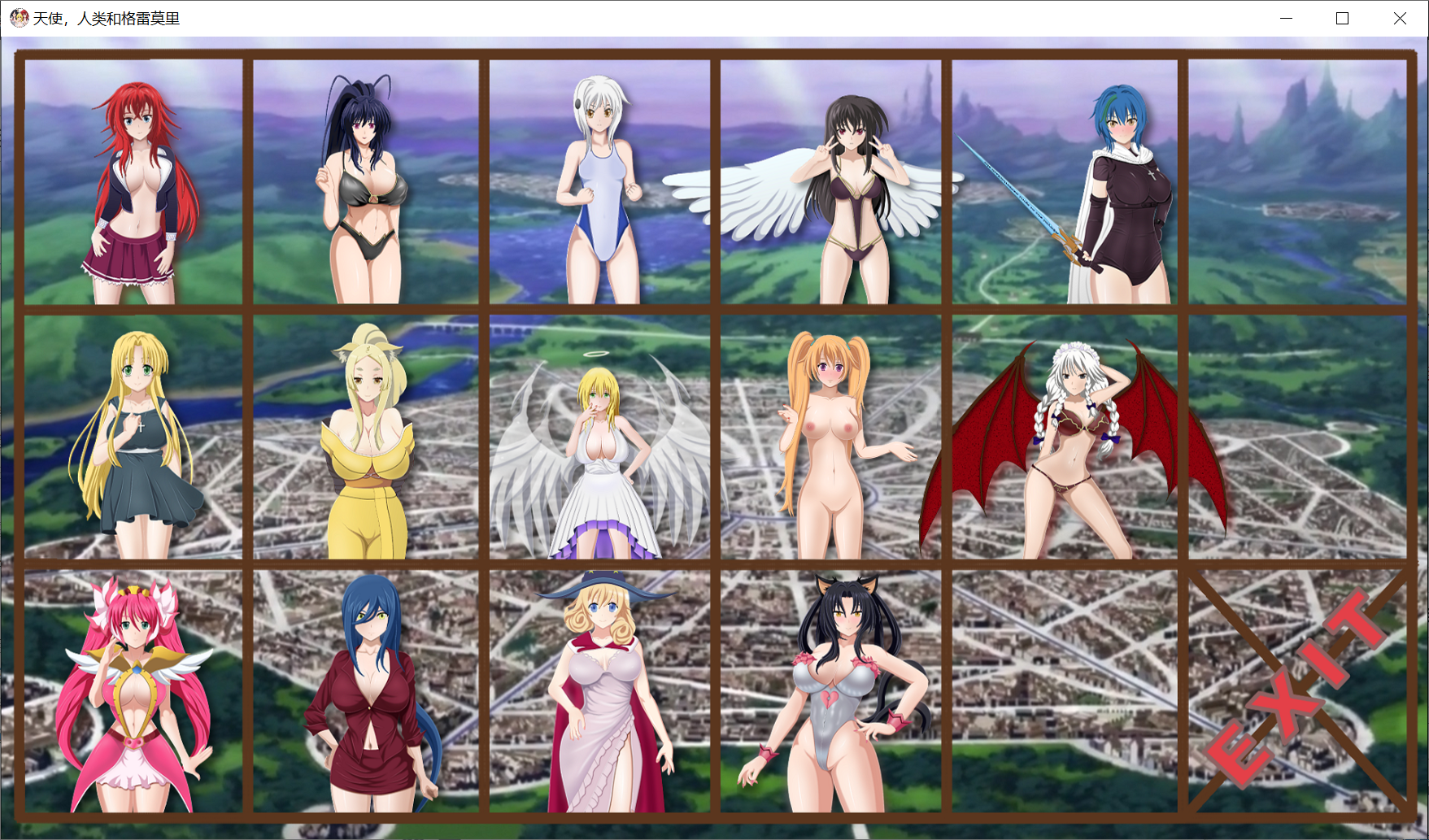Choose the pink twin-tailed magical girl
The width and height of the screenshot is (1429, 840).
[x=134, y=691]
